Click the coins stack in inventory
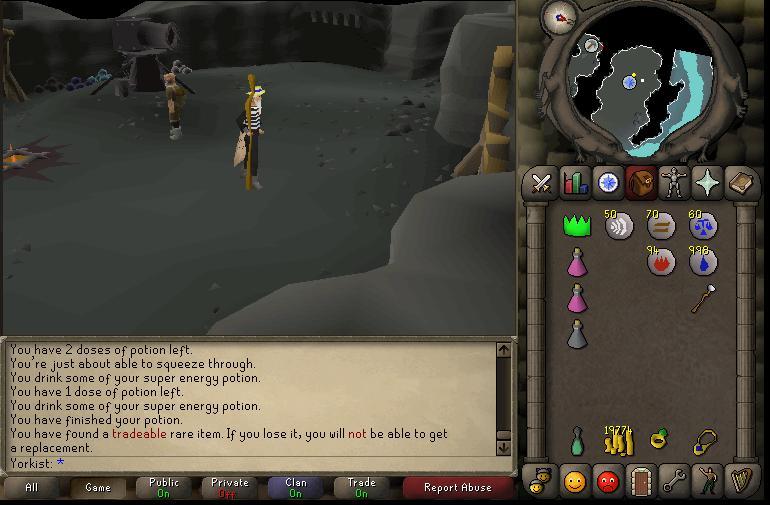 [619, 440]
